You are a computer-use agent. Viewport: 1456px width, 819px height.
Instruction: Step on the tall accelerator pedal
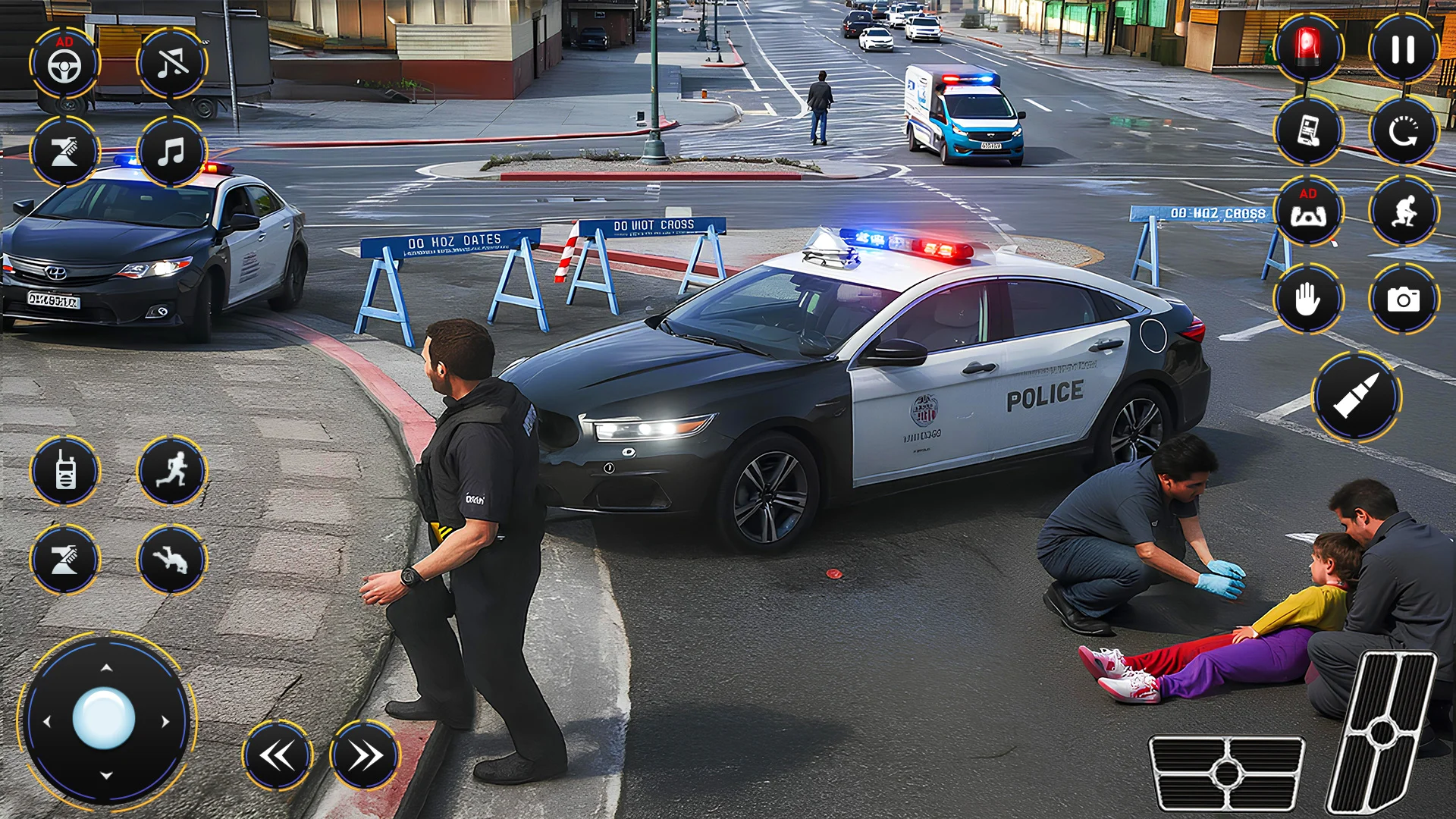pos(1382,732)
